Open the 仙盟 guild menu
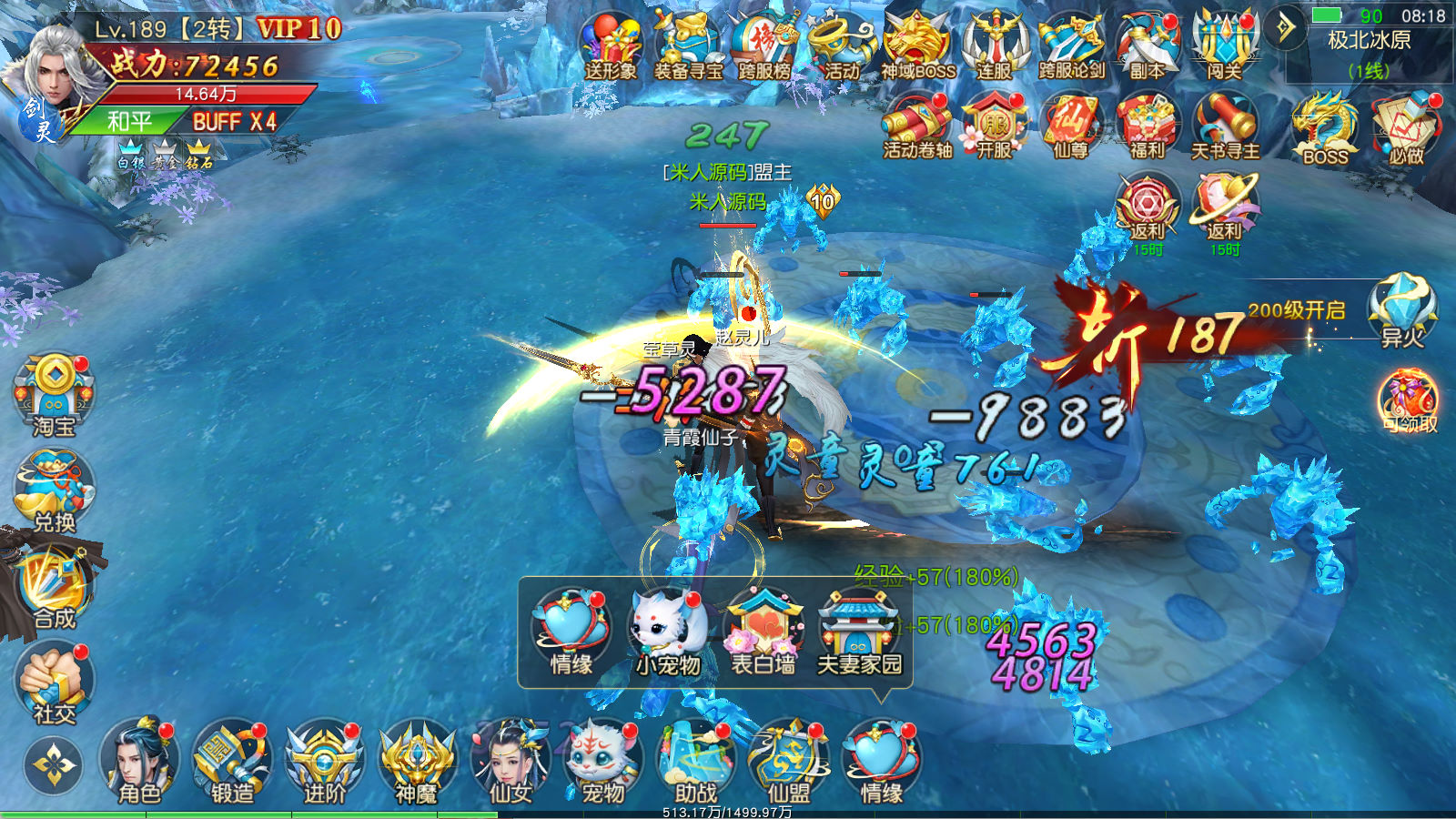The image size is (1456, 819). [x=788, y=763]
